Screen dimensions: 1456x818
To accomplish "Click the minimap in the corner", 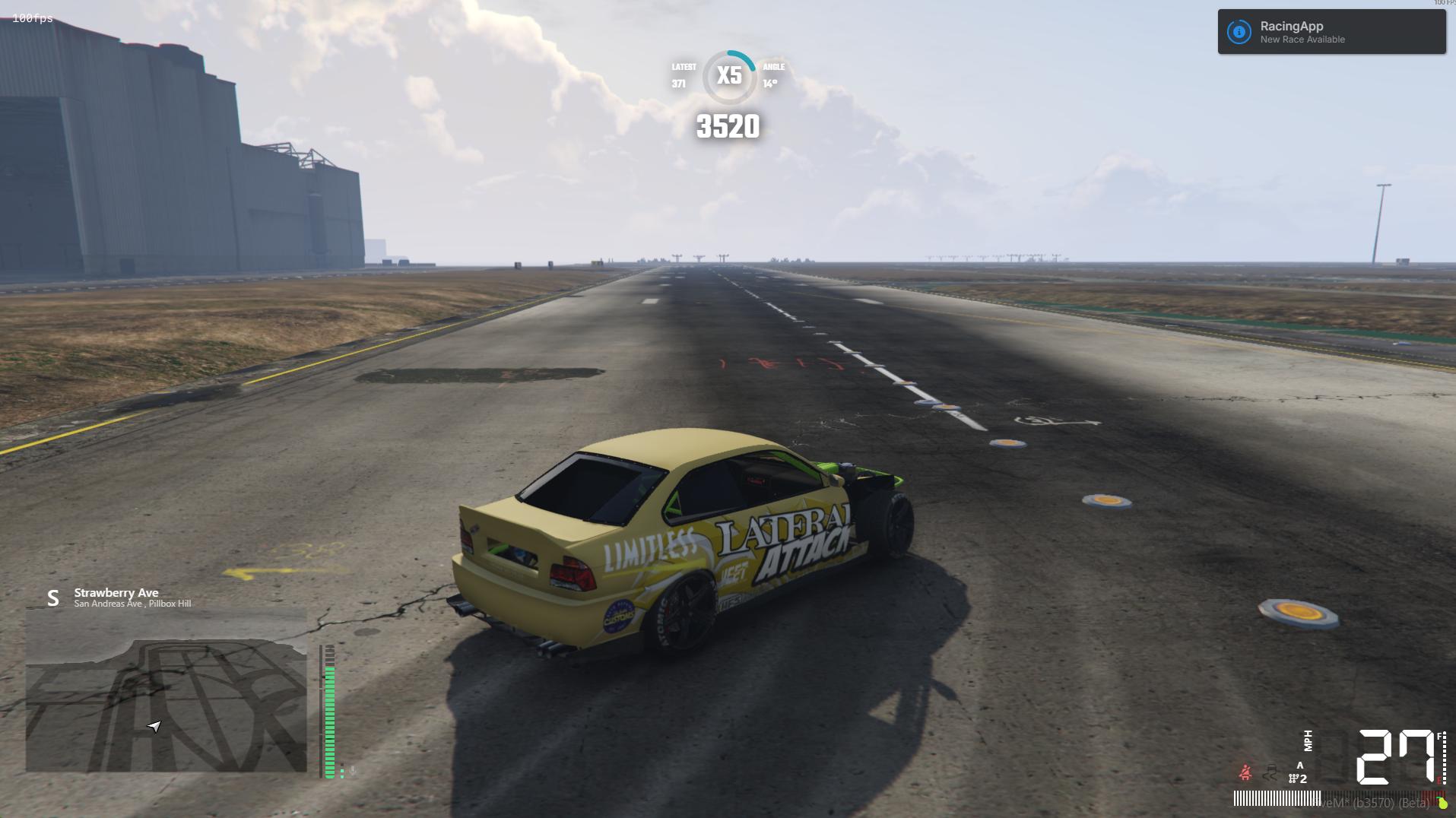I will pos(166,689).
